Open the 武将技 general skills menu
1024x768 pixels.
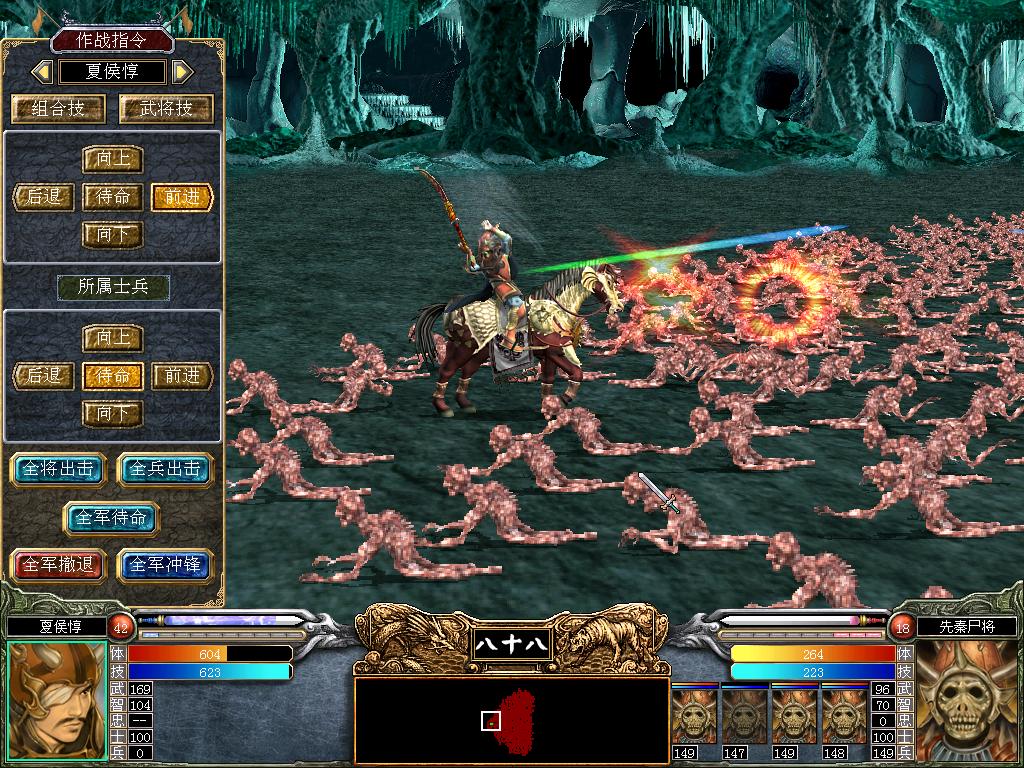tap(166, 108)
